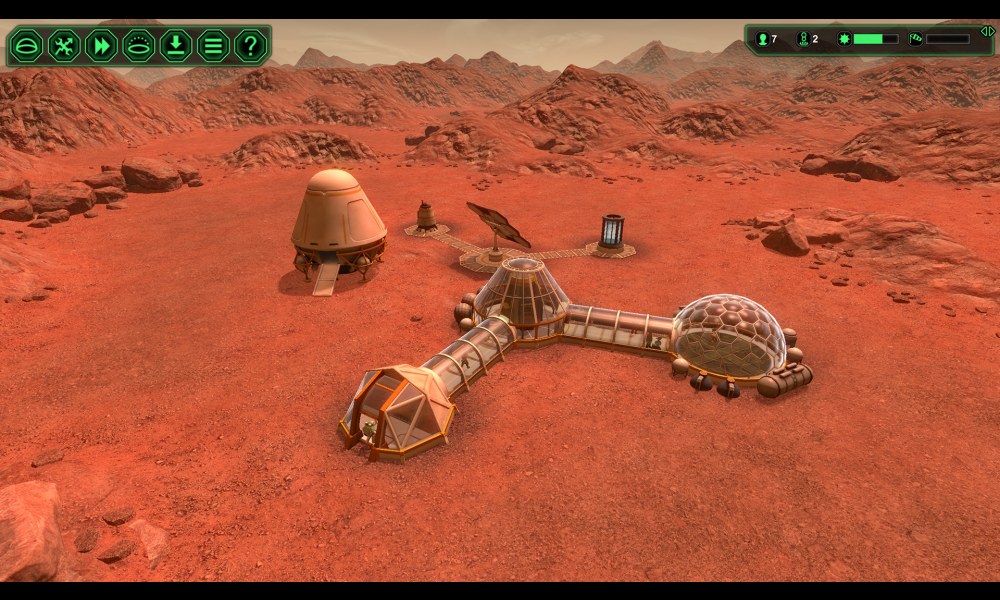This screenshot has width=1000, height=600.
Task: Click the download arrow save button
Action: coord(175,45)
